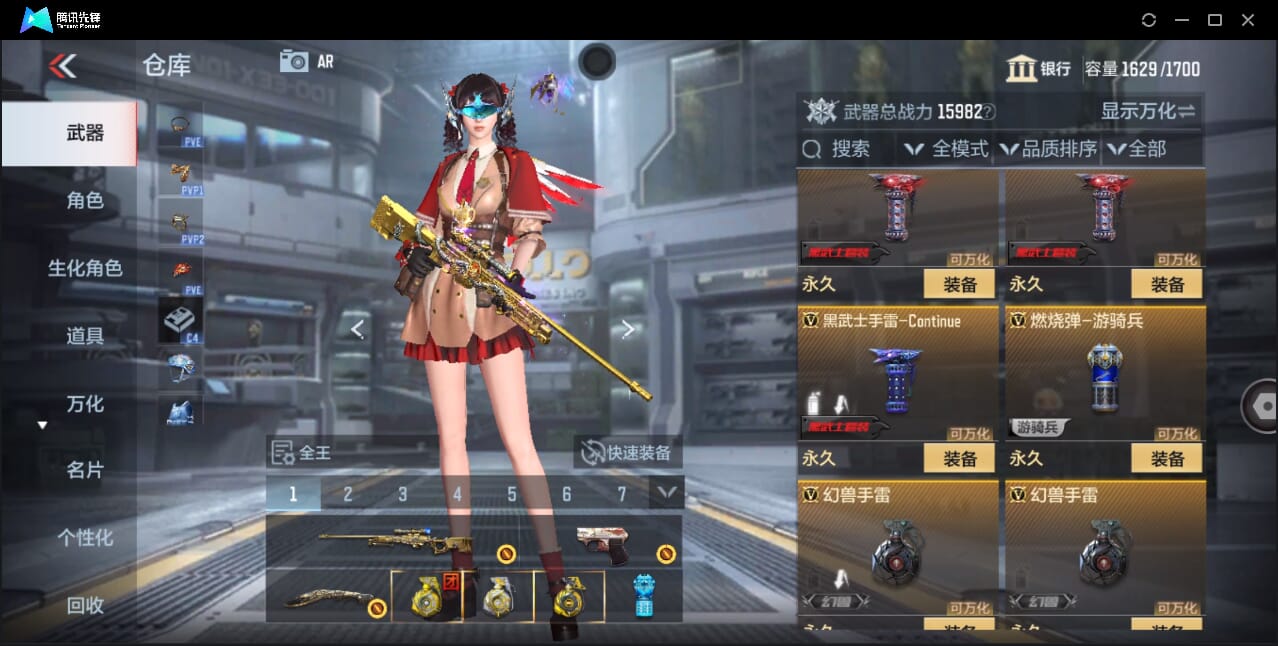Screen dimensions: 1278x646
Task: Open the 全模式 mode filter dropdown
Action: point(947,149)
